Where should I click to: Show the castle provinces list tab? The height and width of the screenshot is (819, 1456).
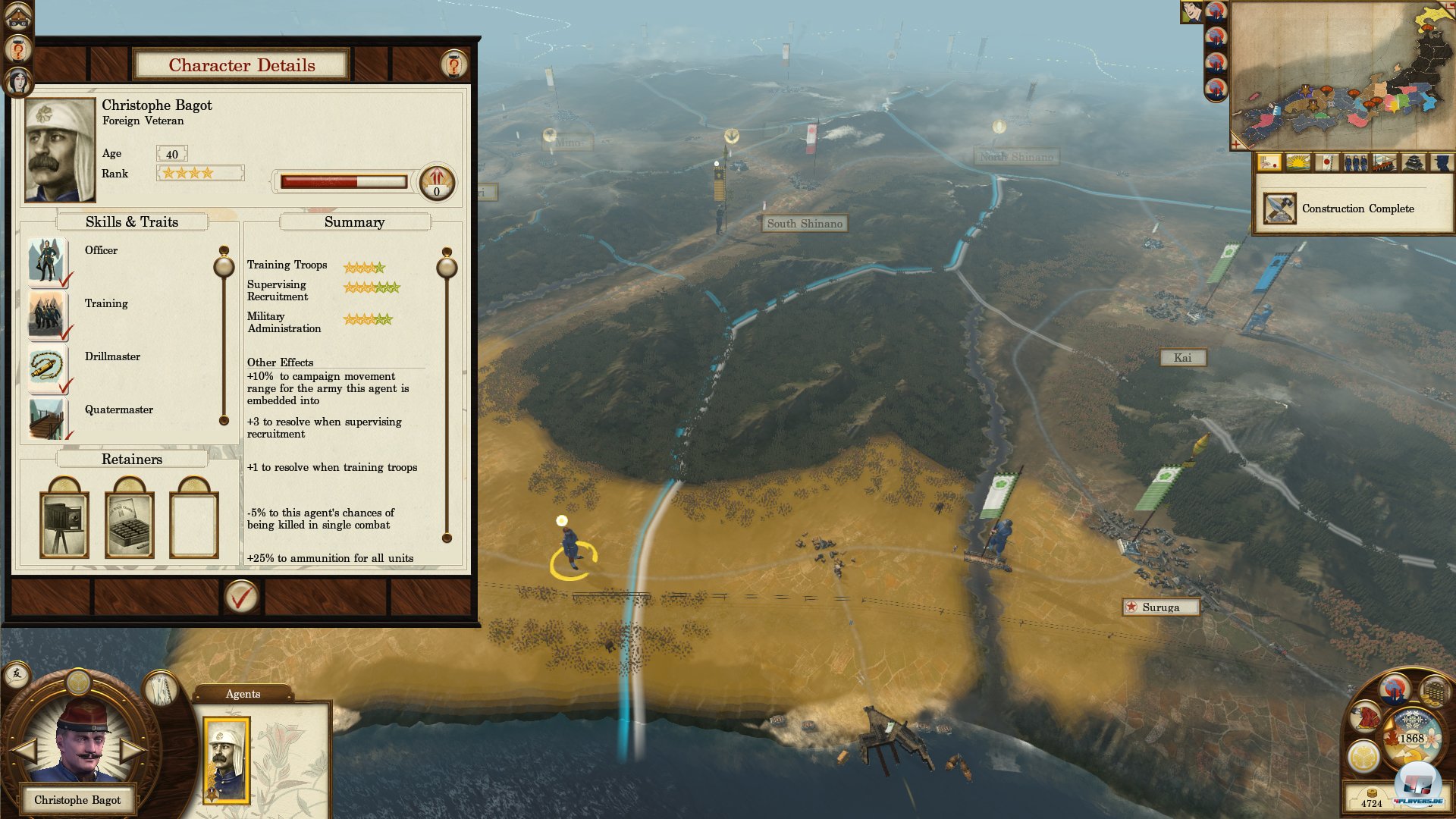(x=1412, y=162)
